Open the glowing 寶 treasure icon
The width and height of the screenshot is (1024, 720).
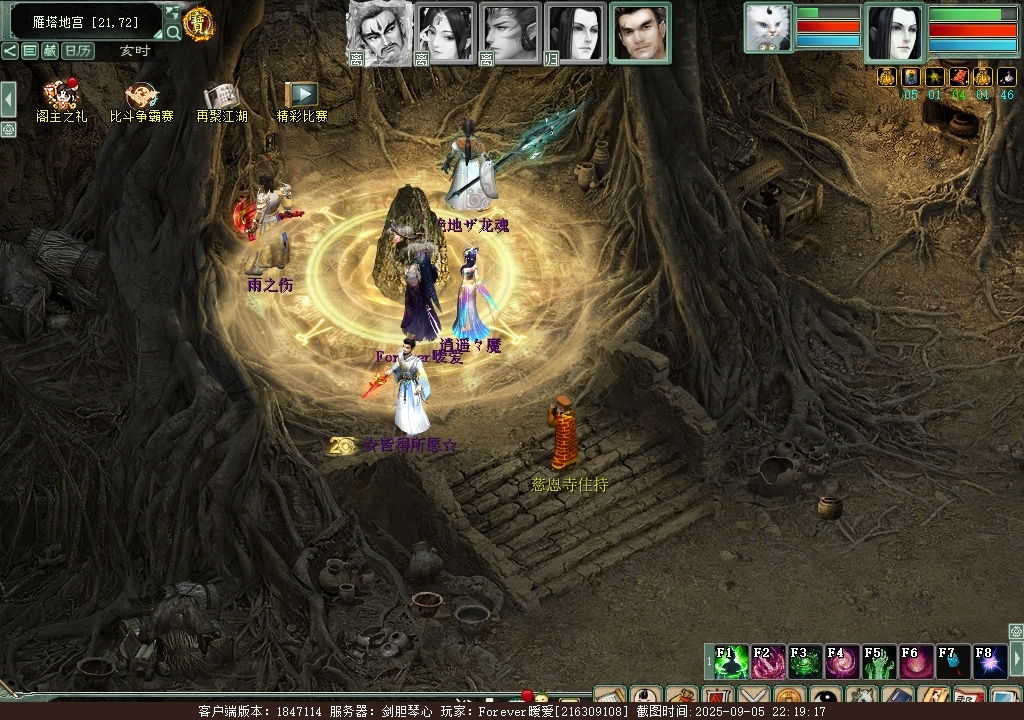click(x=198, y=24)
